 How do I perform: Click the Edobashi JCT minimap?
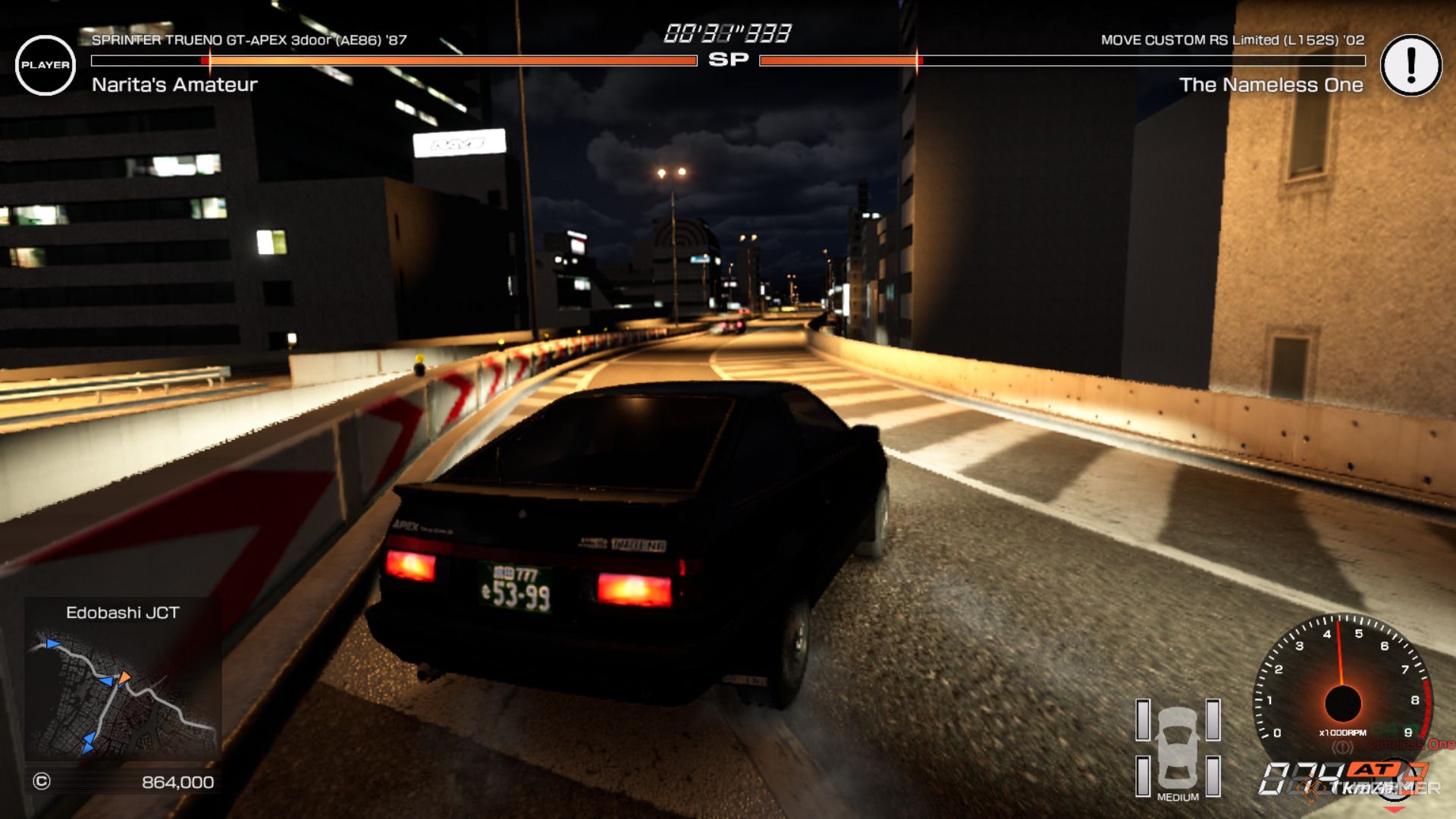pos(123,693)
